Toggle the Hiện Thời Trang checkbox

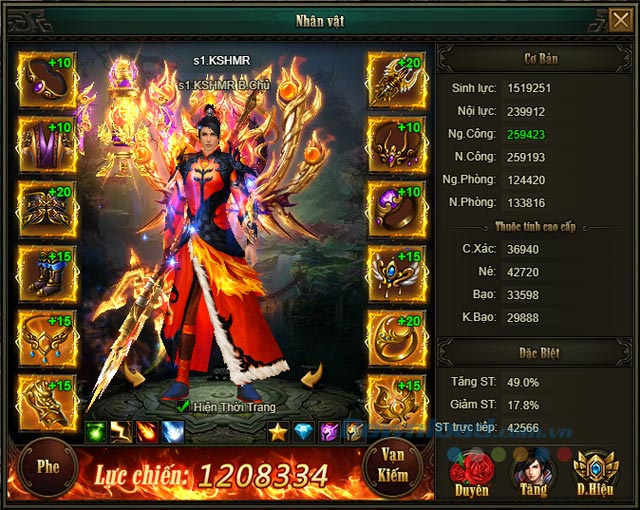[182, 406]
